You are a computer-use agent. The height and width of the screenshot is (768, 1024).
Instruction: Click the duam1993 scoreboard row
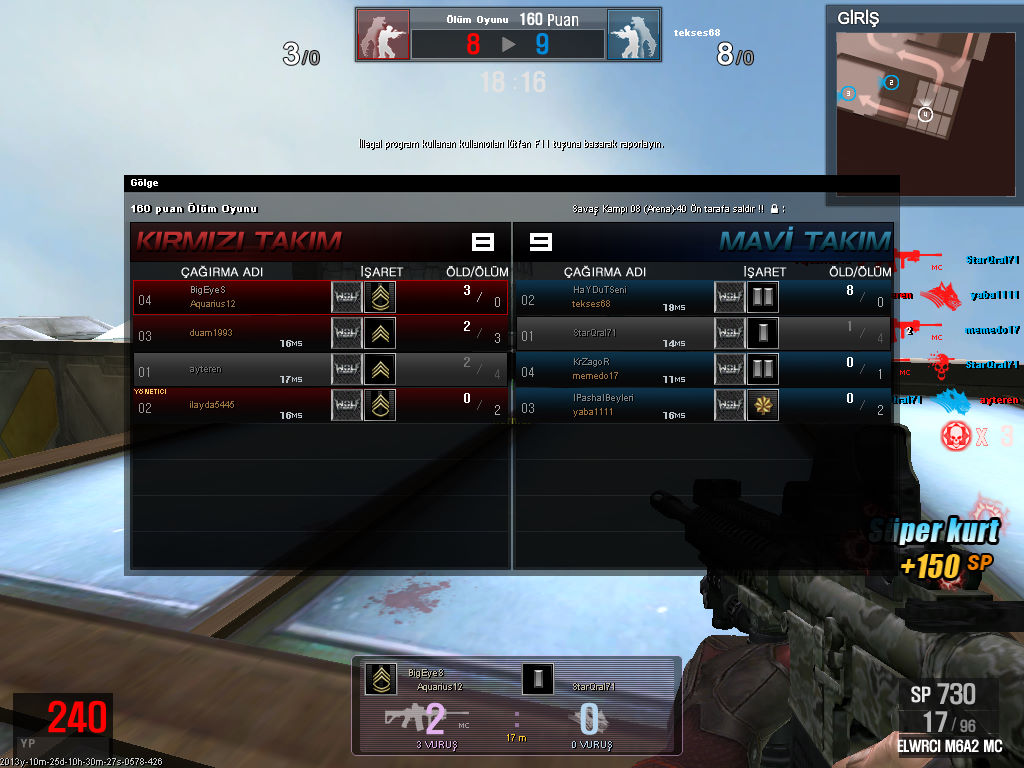point(321,333)
